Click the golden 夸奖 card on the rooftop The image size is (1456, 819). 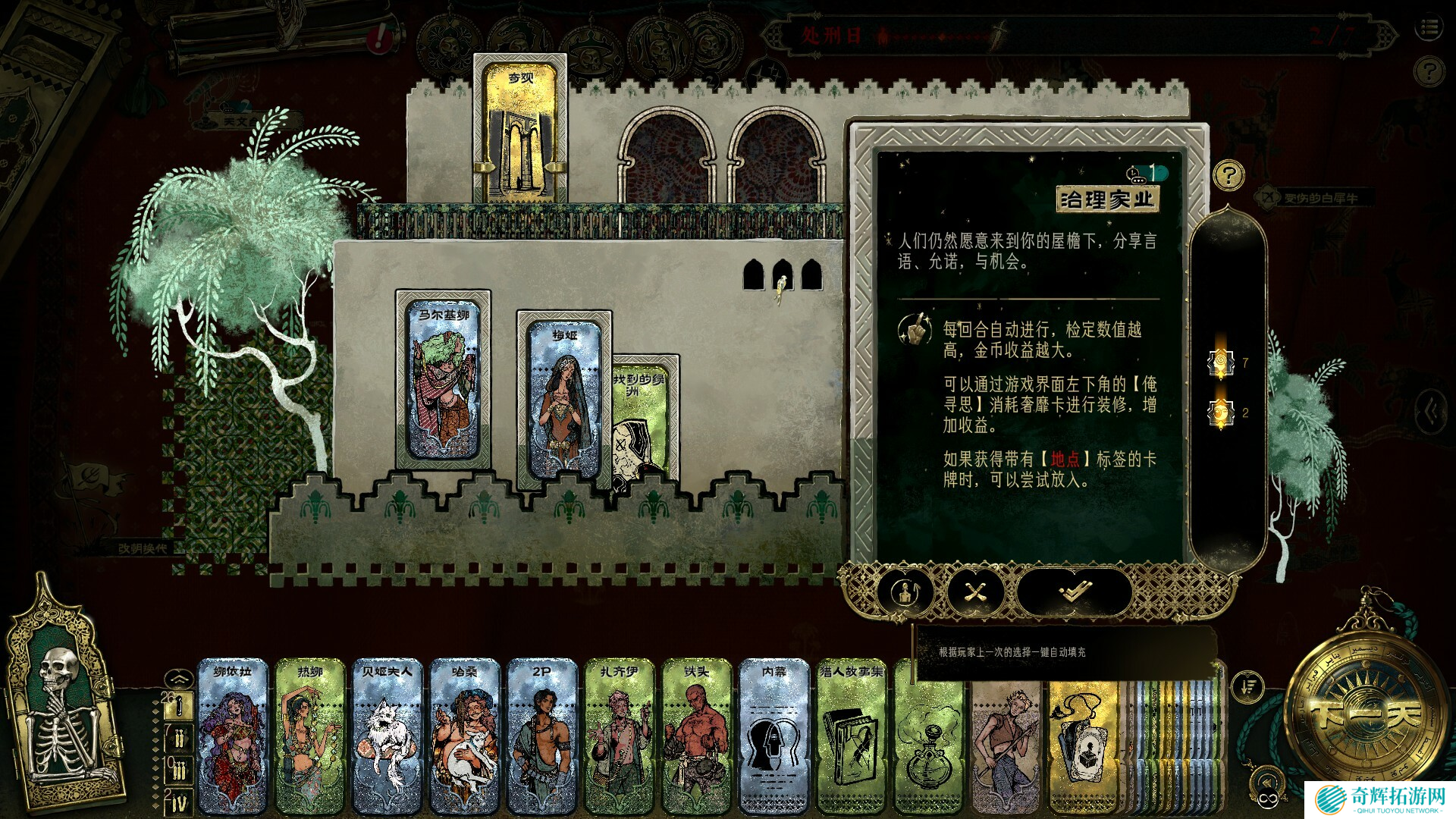(520, 129)
